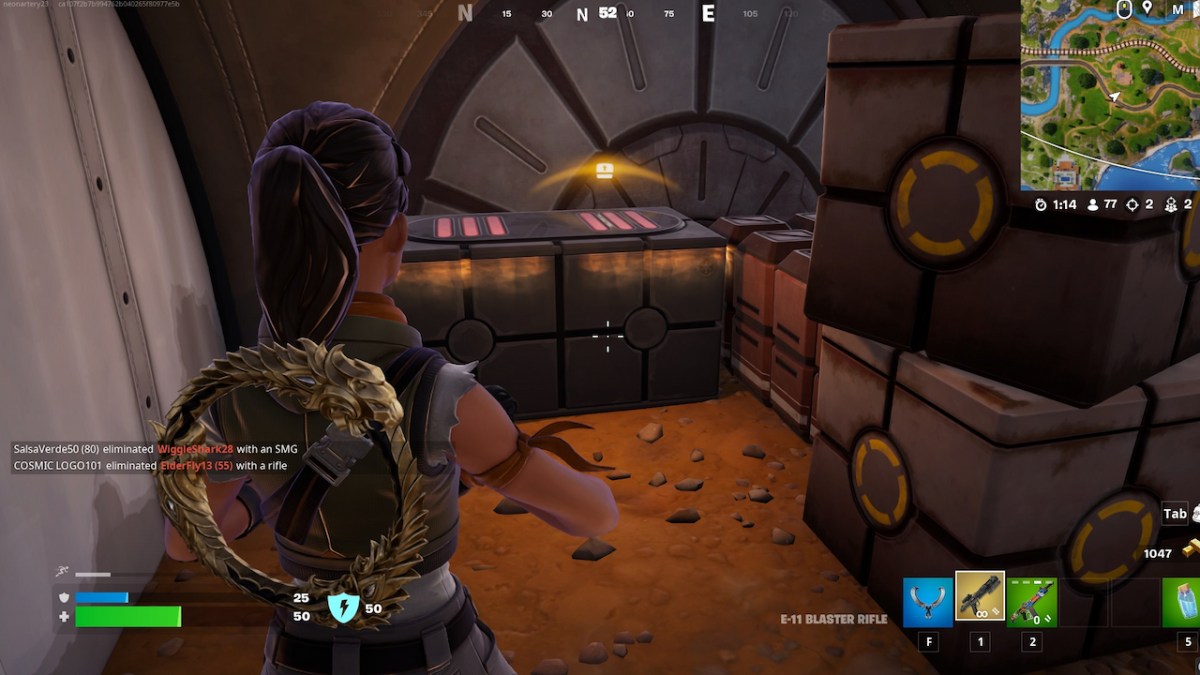
Task: Select the E-11 Blaster Rifle slot
Action: 980,596
